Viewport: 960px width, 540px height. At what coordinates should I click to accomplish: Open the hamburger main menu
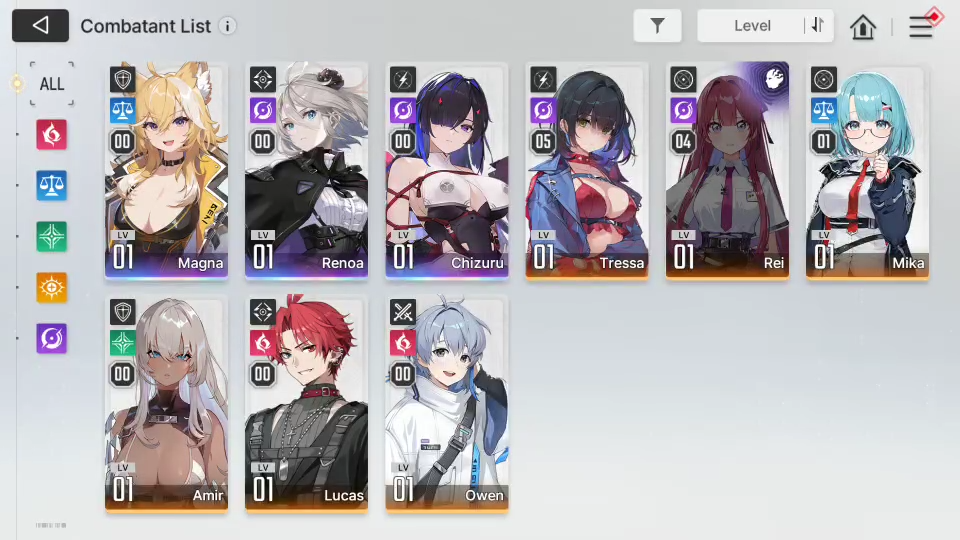921,27
